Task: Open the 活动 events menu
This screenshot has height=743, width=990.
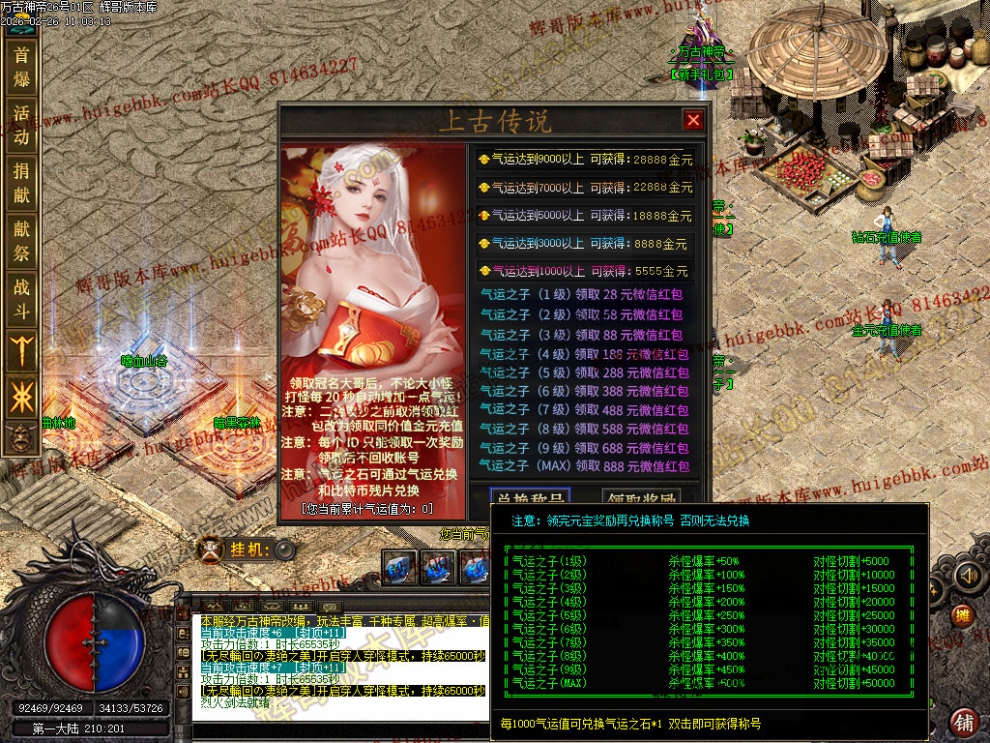Action: pyautogui.click(x=21, y=126)
